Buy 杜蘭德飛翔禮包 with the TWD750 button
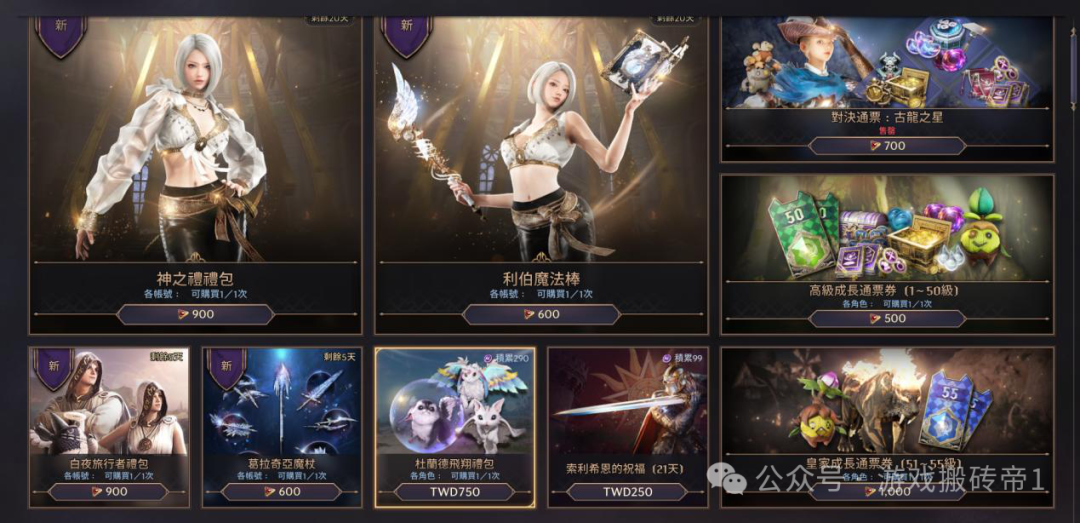 click(x=455, y=492)
